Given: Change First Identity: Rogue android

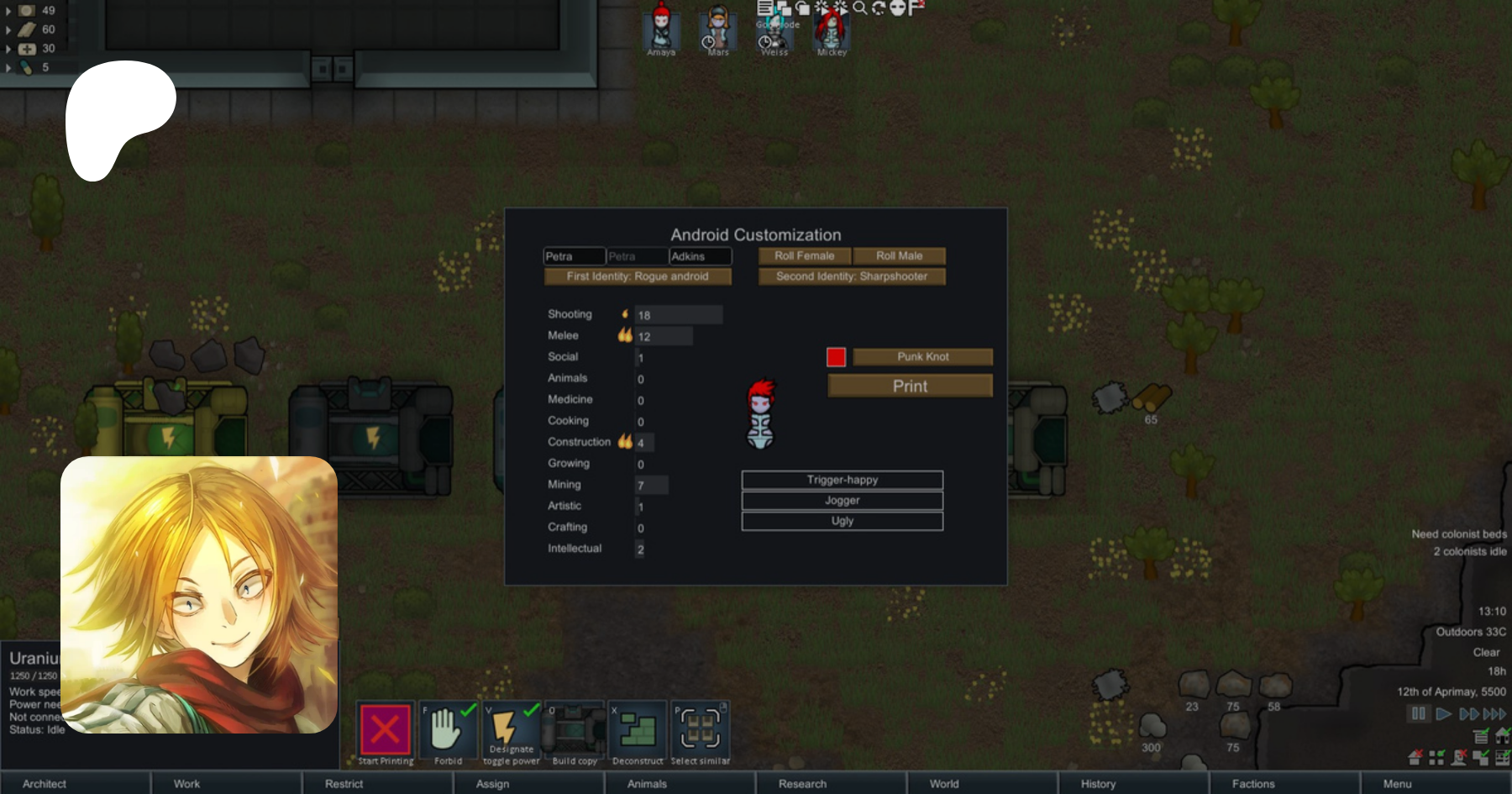Looking at the screenshot, I should (x=637, y=276).
